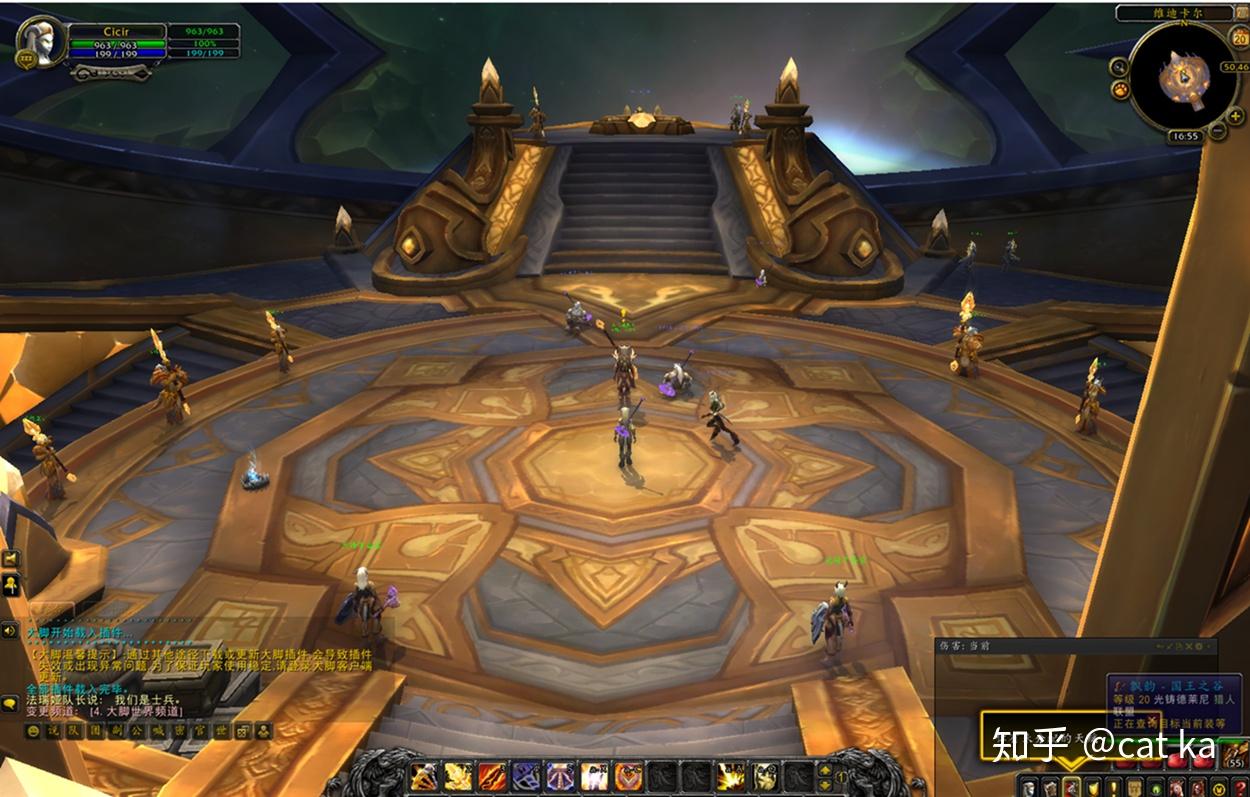Viewport: 1250px width, 797px height.
Task: Select the 喊 yell chat channel button
Action: point(159,732)
